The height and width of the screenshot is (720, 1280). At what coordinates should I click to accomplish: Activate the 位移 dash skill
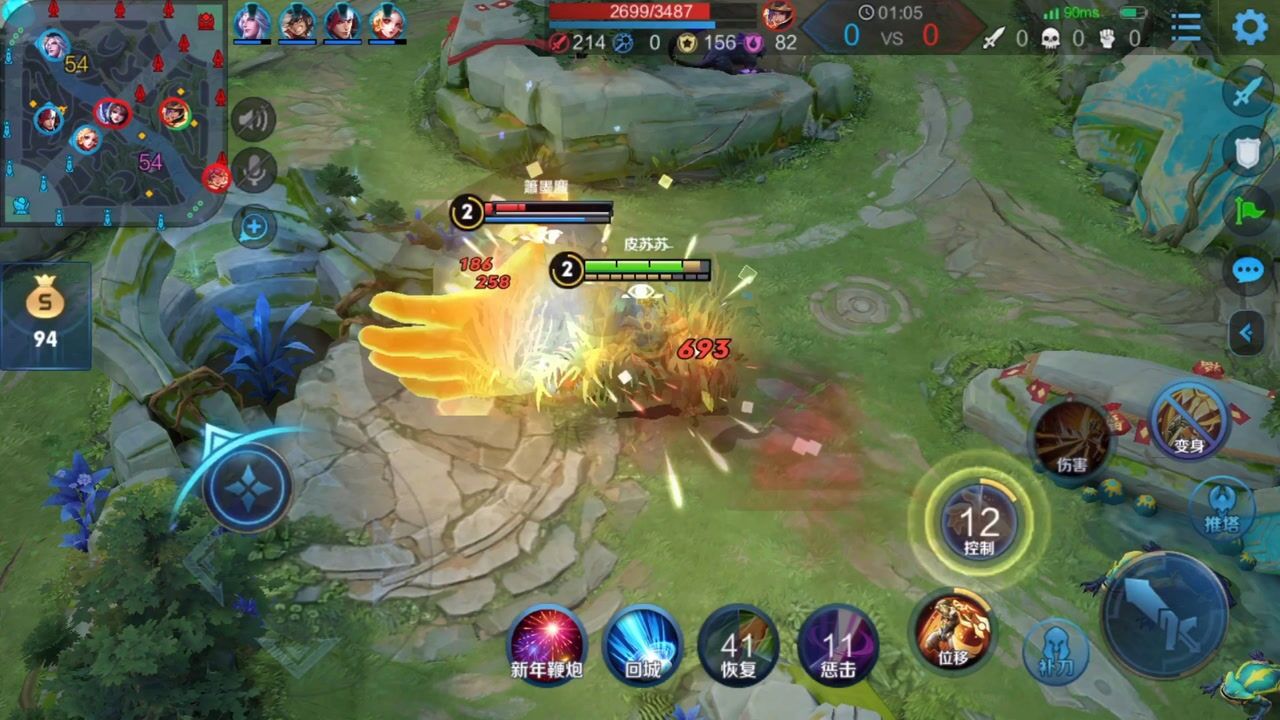tap(952, 630)
